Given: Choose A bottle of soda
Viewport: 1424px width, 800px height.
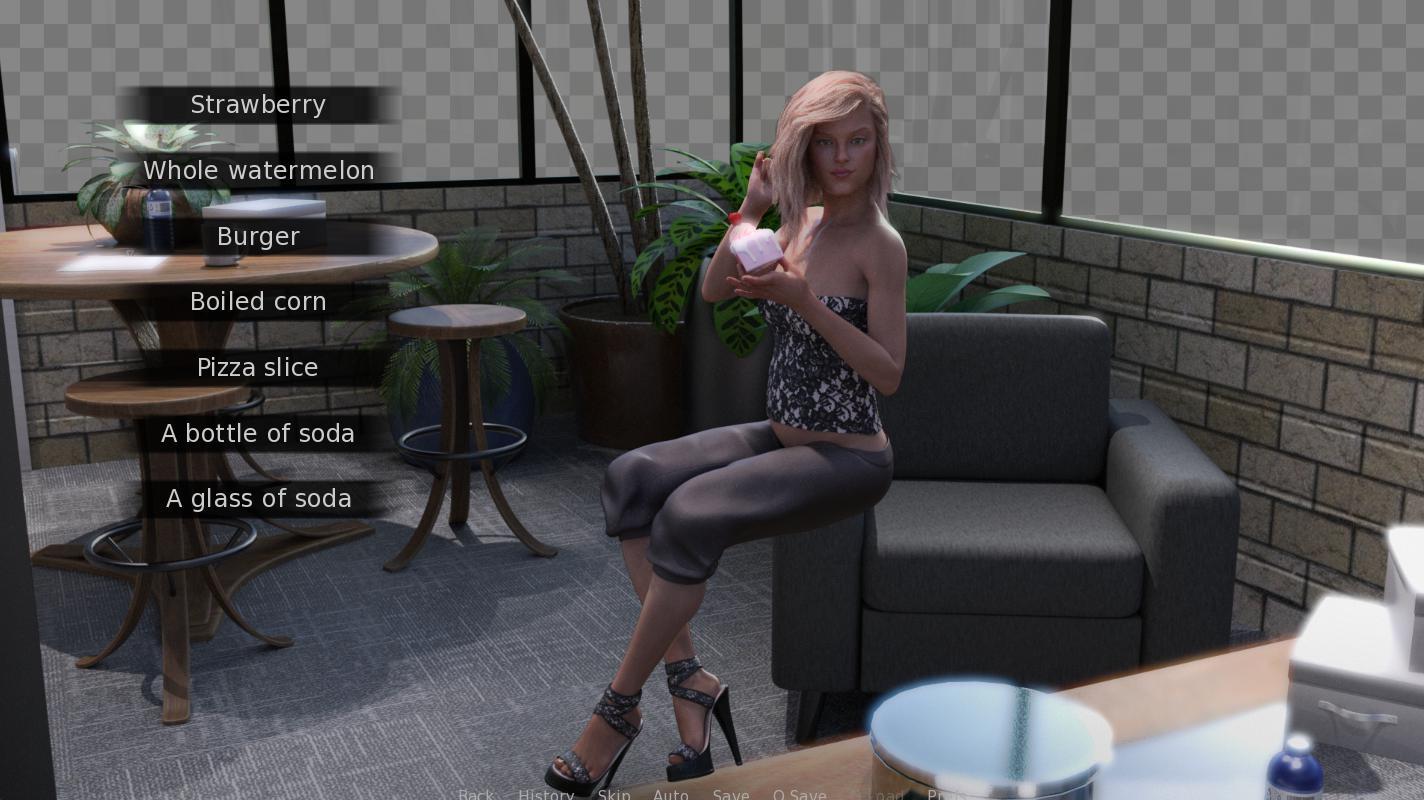Looking at the screenshot, I should (x=258, y=434).
